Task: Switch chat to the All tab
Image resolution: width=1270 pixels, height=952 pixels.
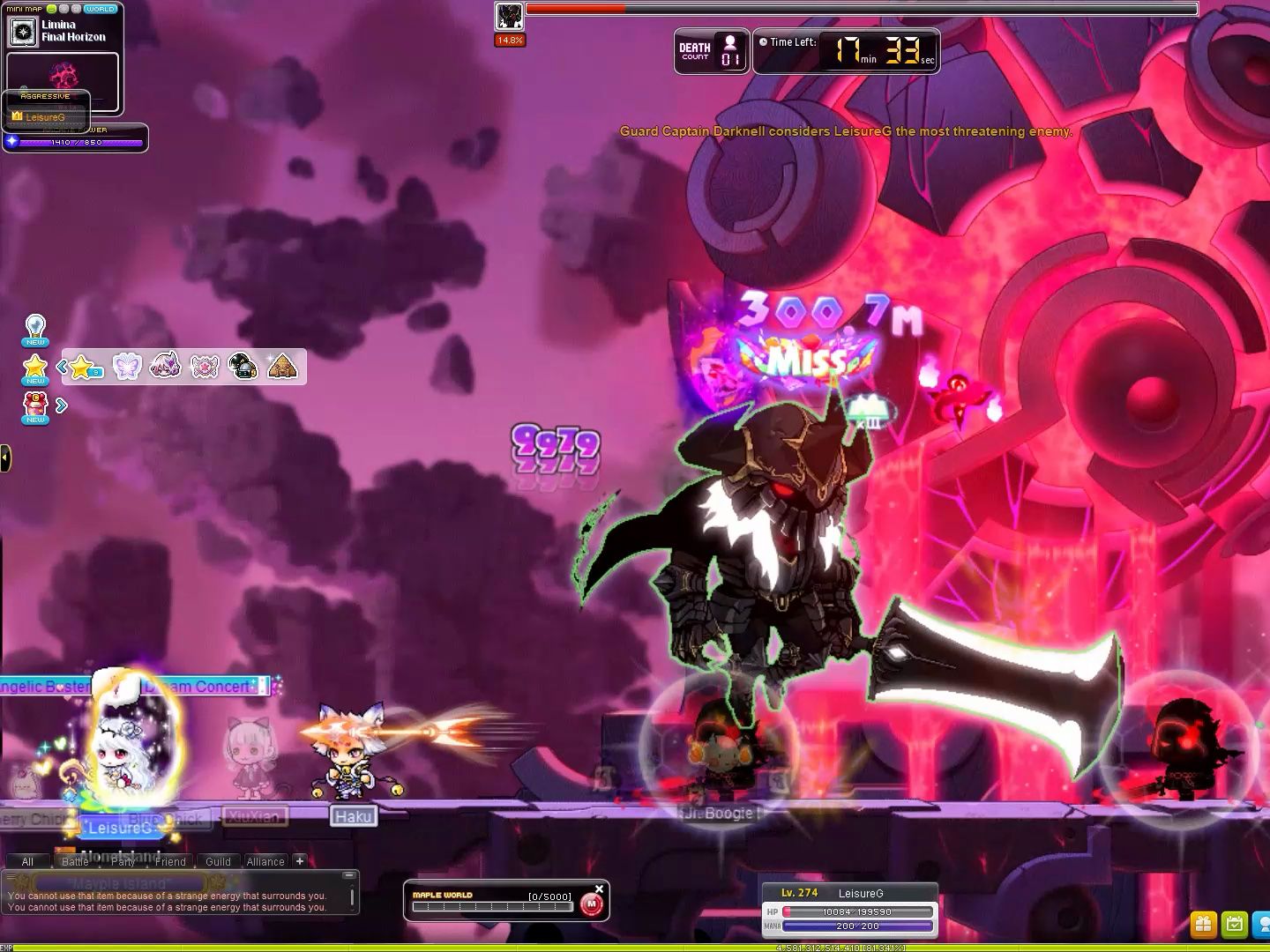Action: coord(27,861)
